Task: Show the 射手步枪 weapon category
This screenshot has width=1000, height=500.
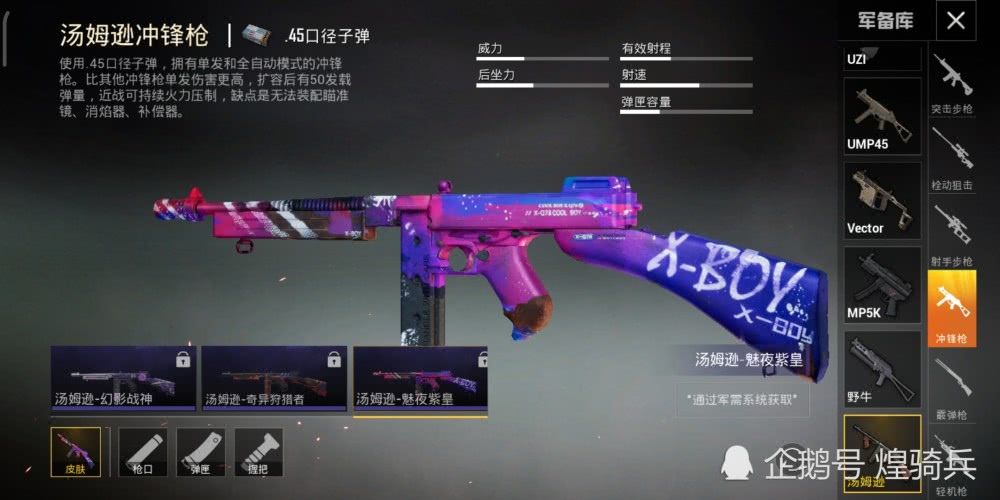Action: (952, 237)
